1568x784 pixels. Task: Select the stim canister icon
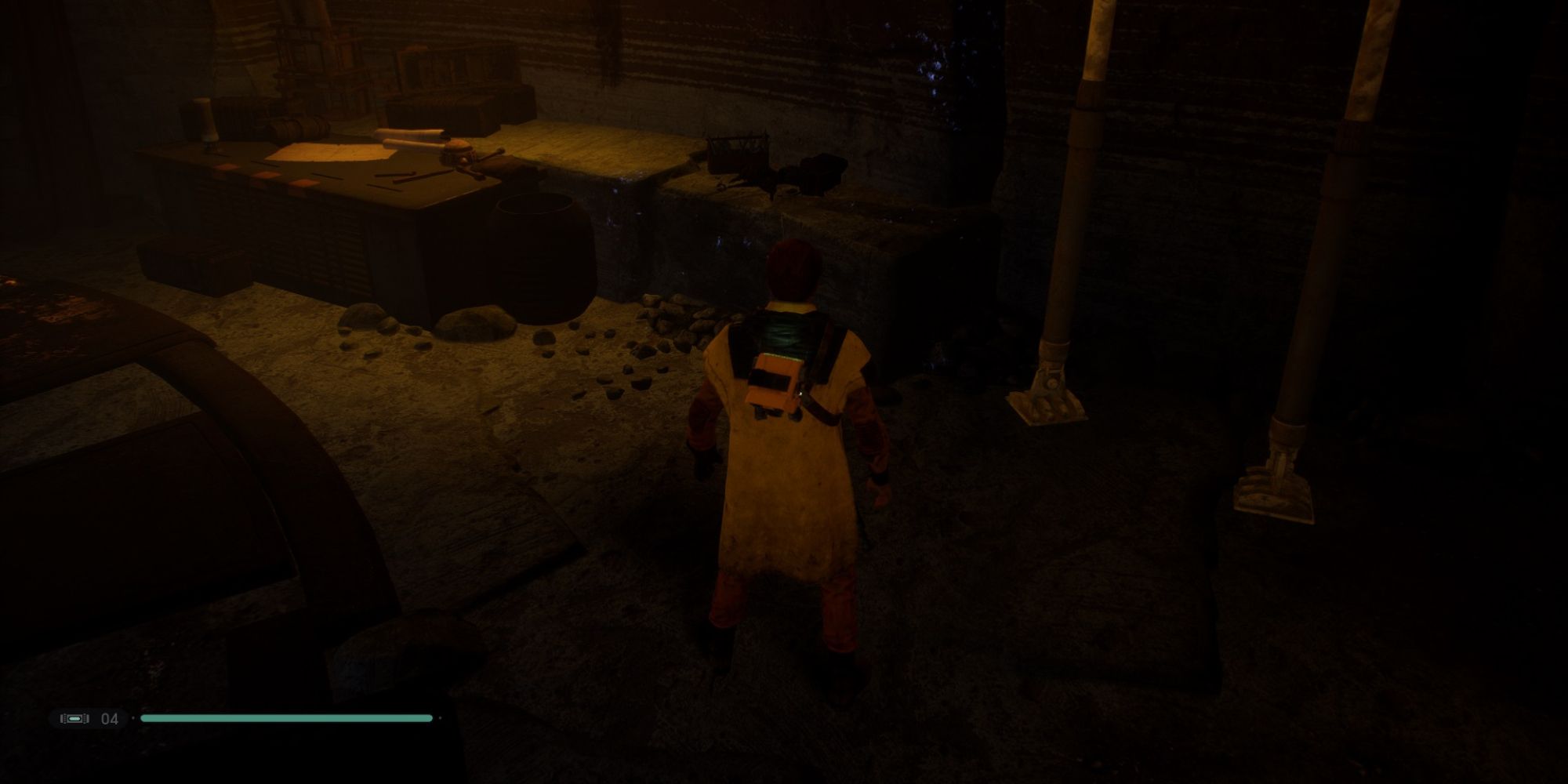74,718
